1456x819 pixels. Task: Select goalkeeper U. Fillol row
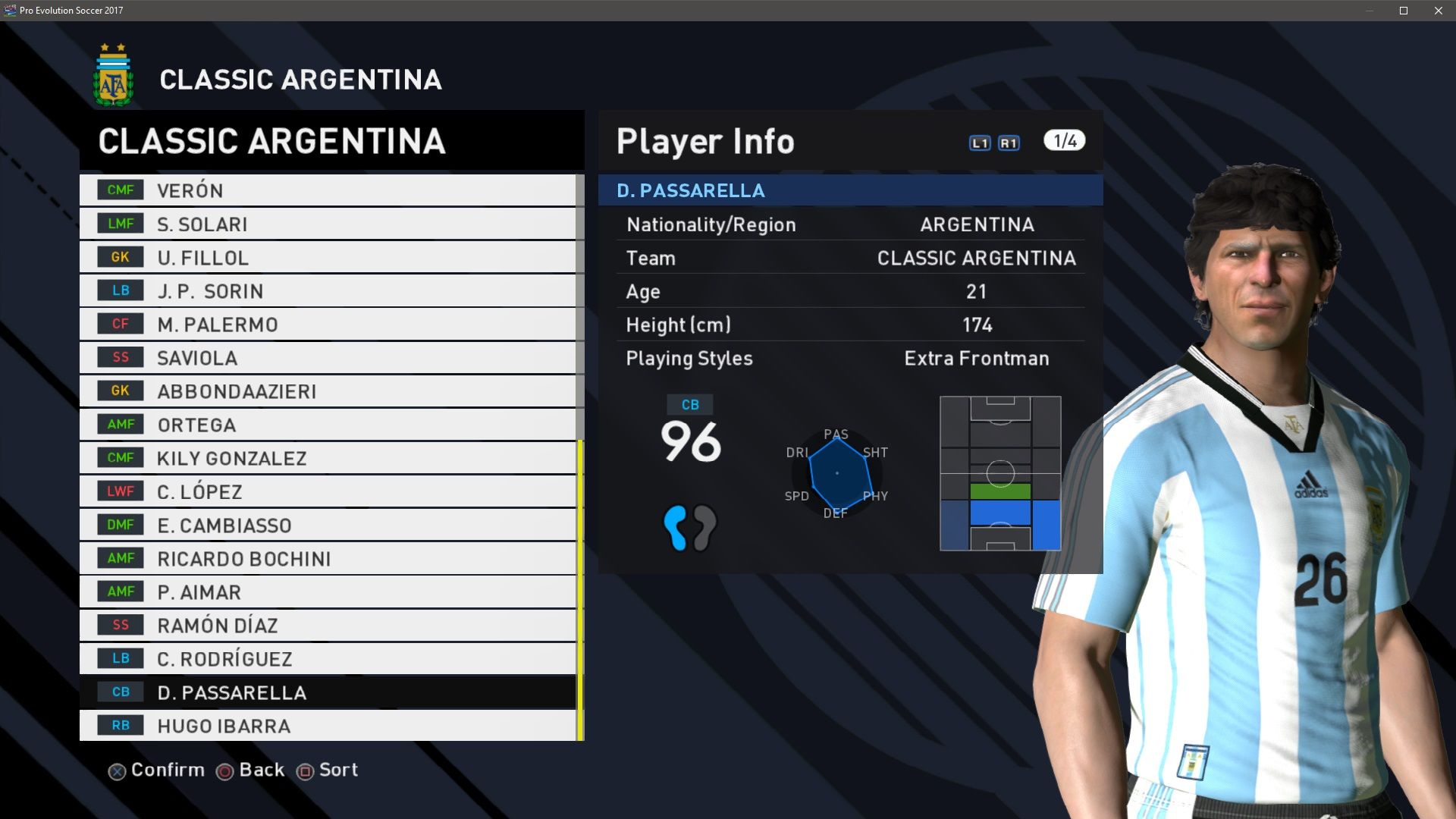328,257
